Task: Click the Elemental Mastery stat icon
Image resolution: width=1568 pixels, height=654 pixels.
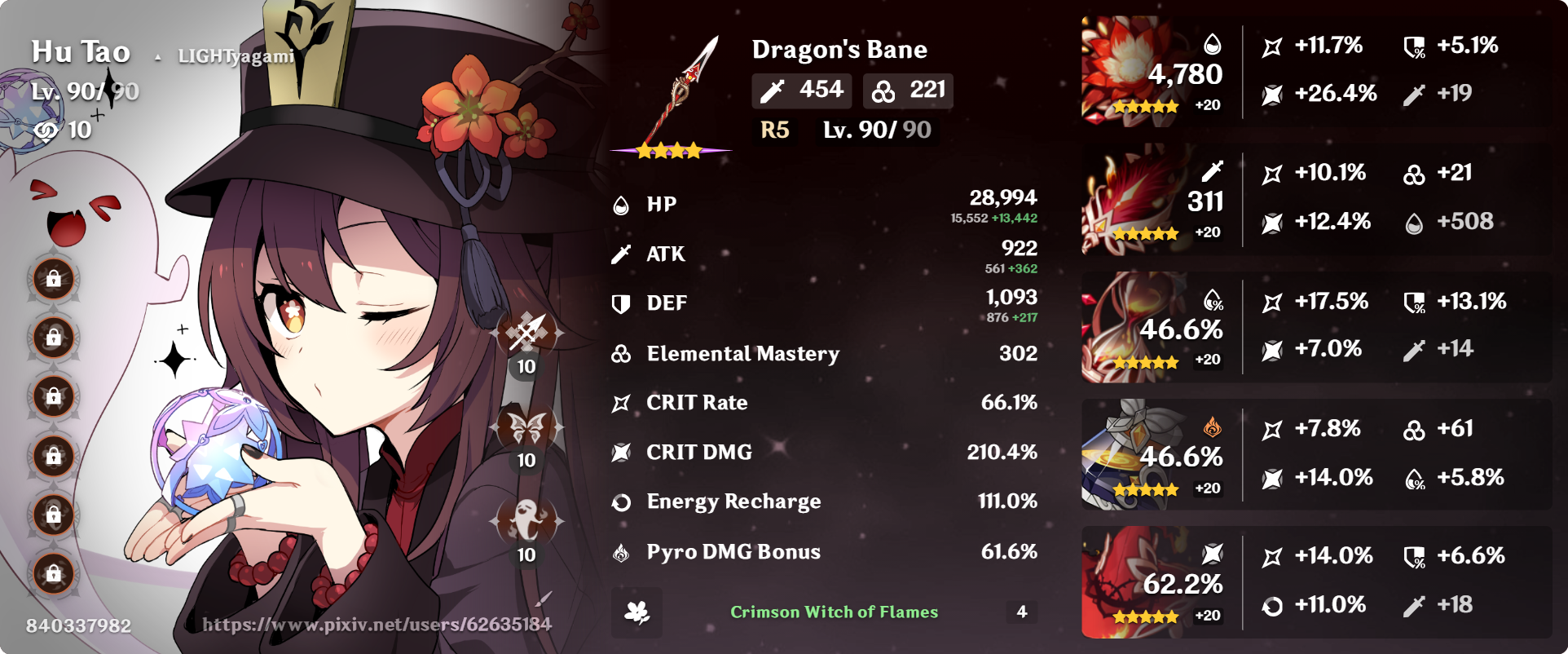Action: 622,353
